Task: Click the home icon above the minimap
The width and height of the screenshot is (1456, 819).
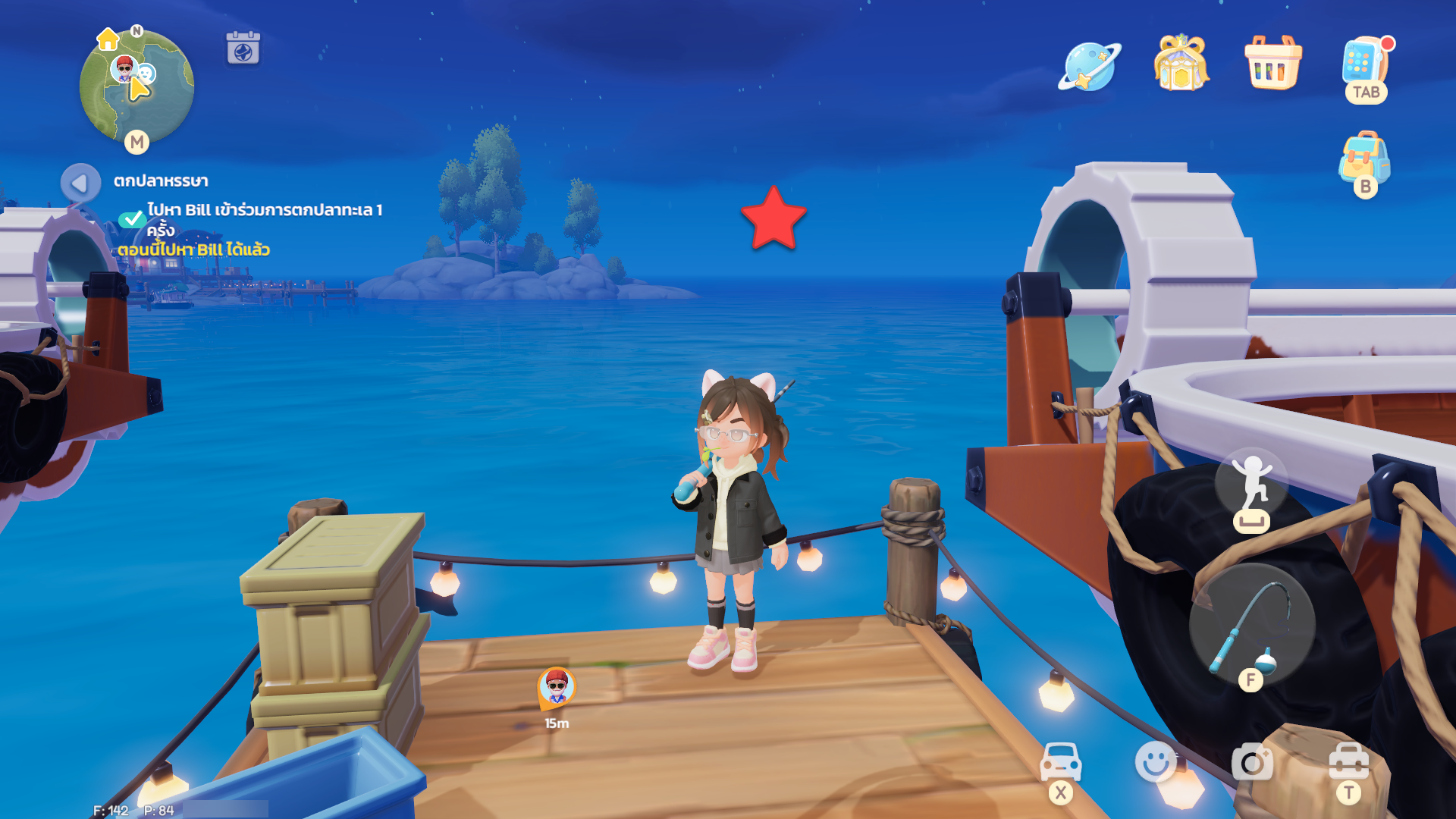Action: pyautogui.click(x=108, y=39)
